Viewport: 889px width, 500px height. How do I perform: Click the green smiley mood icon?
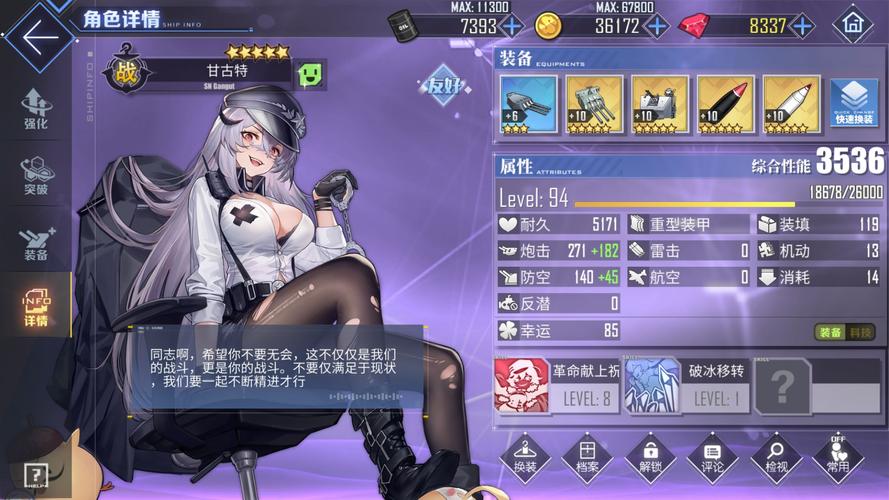click(x=309, y=73)
